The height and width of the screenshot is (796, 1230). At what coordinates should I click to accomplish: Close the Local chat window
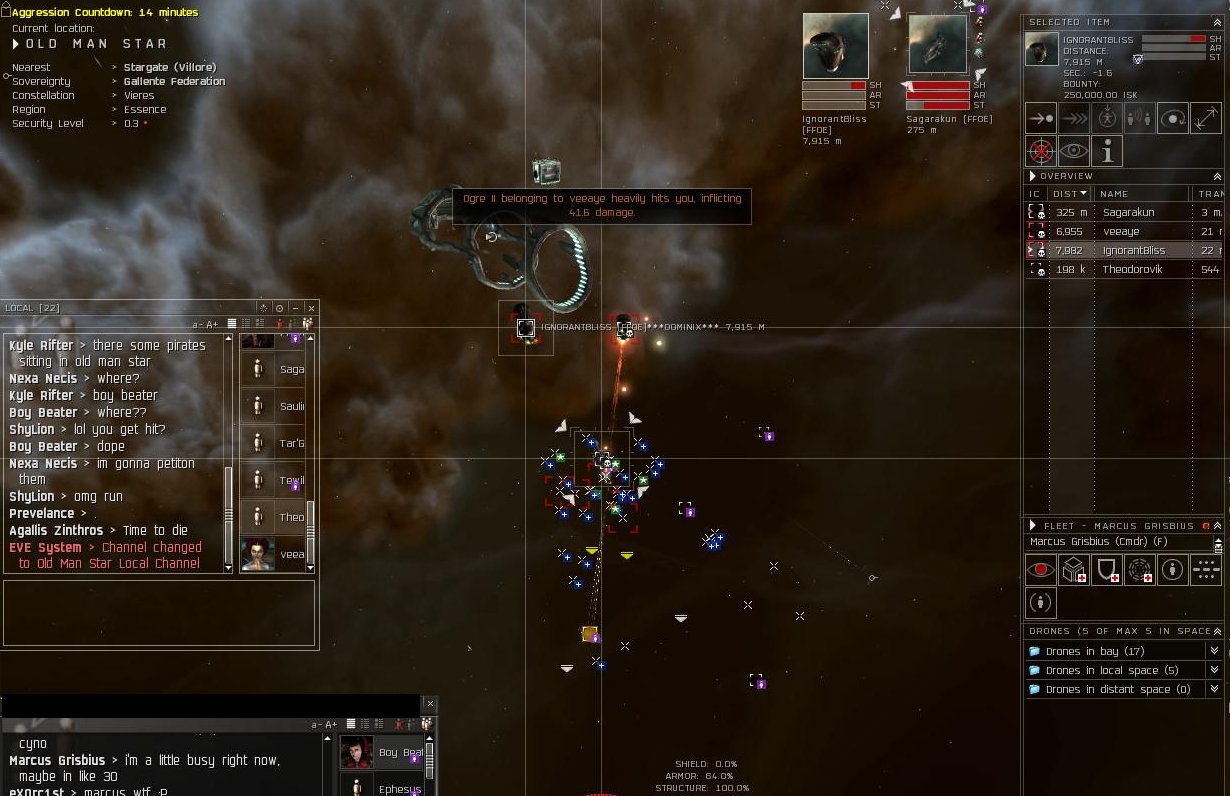[x=311, y=308]
